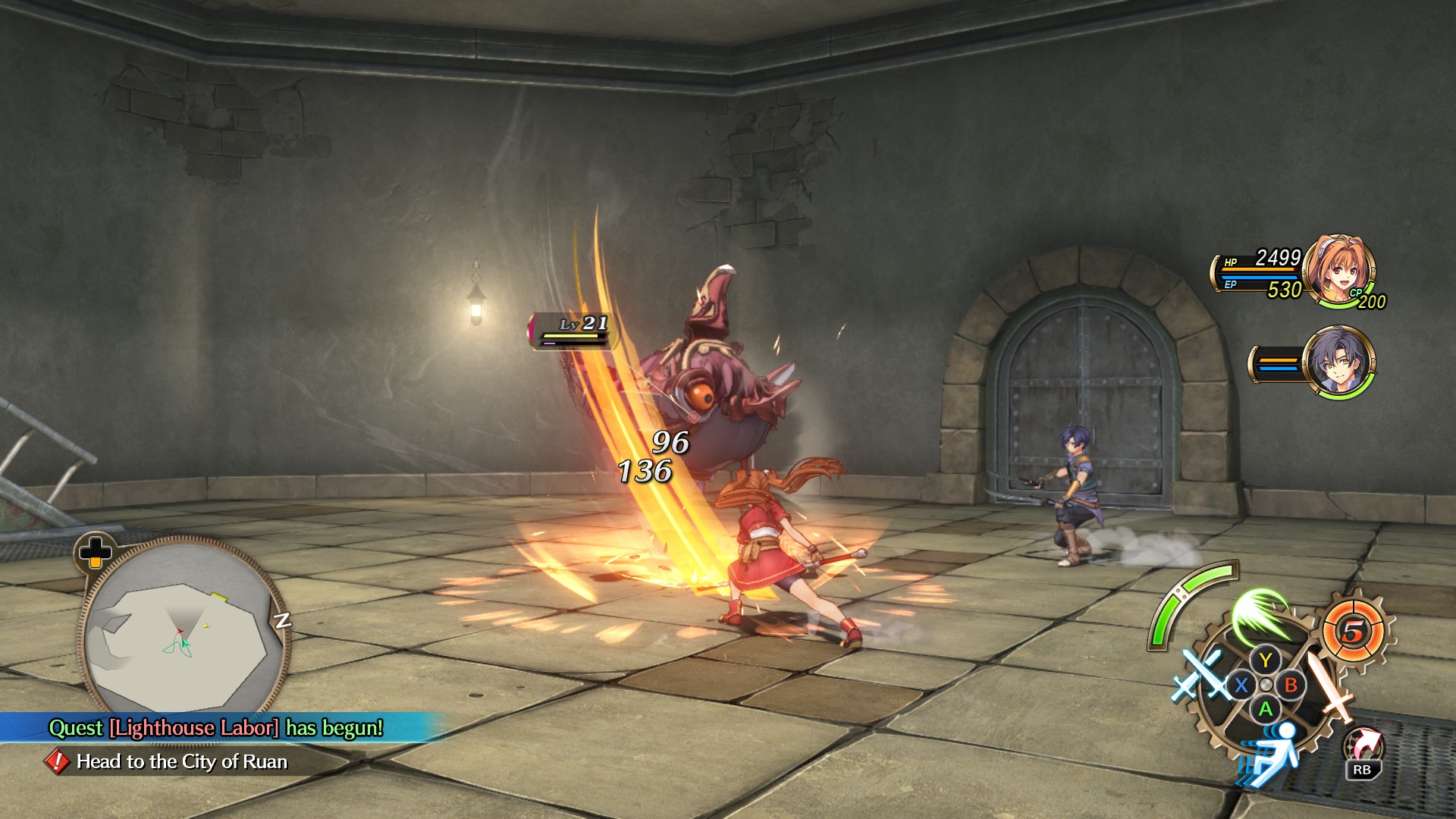Select Estelle's character portrait
1456x819 pixels.
(x=1341, y=269)
